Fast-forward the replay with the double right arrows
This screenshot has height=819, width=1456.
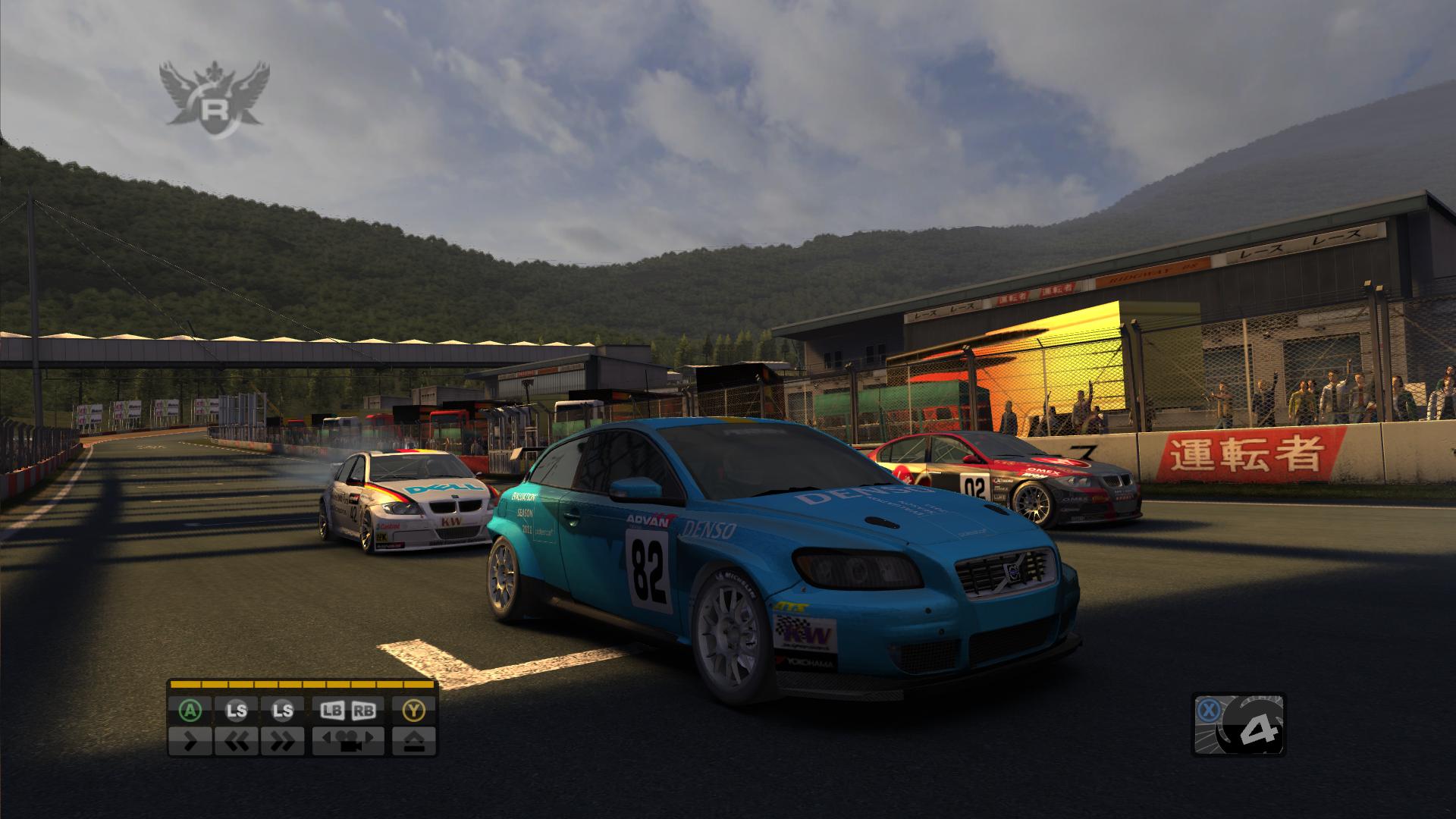pyautogui.click(x=282, y=740)
